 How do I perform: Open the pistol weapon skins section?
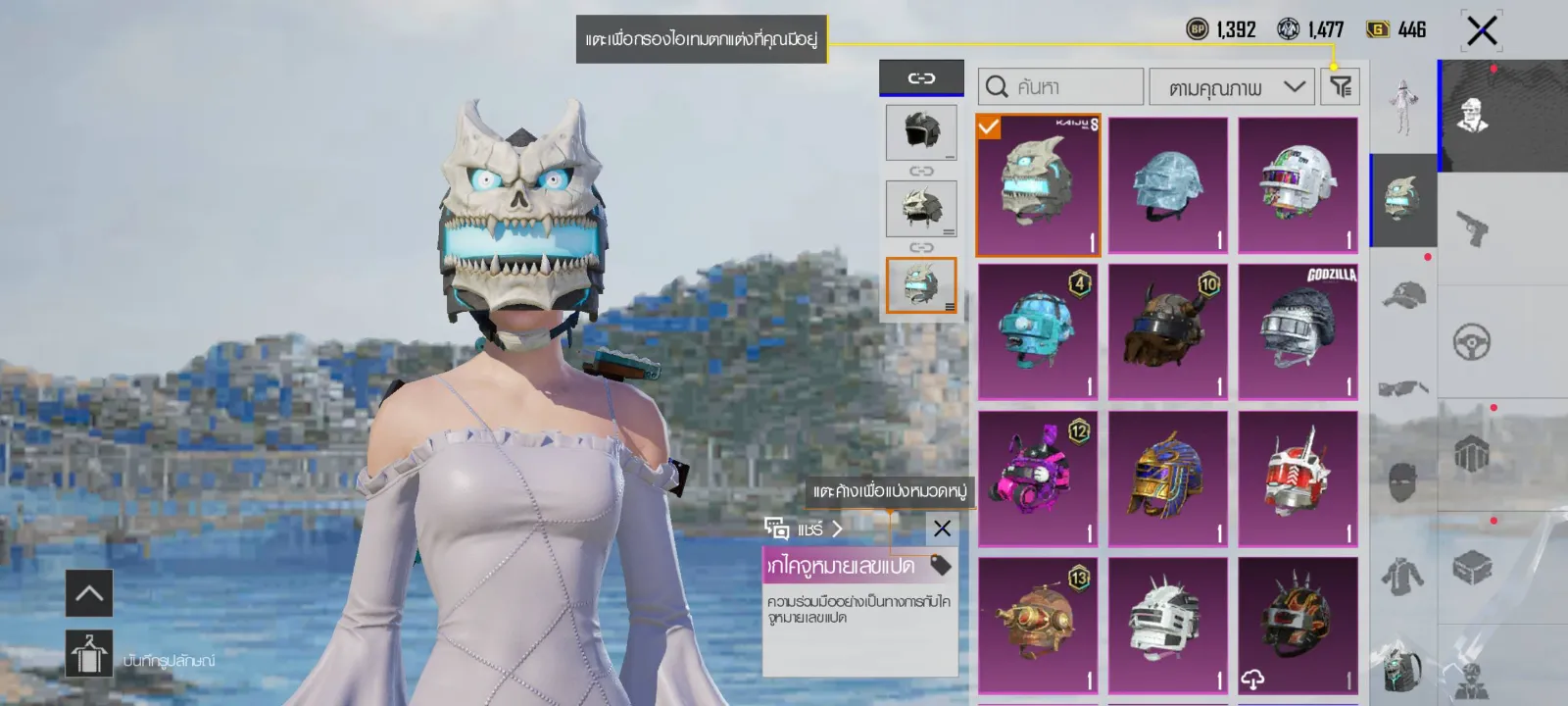(x=1472, y=227)
